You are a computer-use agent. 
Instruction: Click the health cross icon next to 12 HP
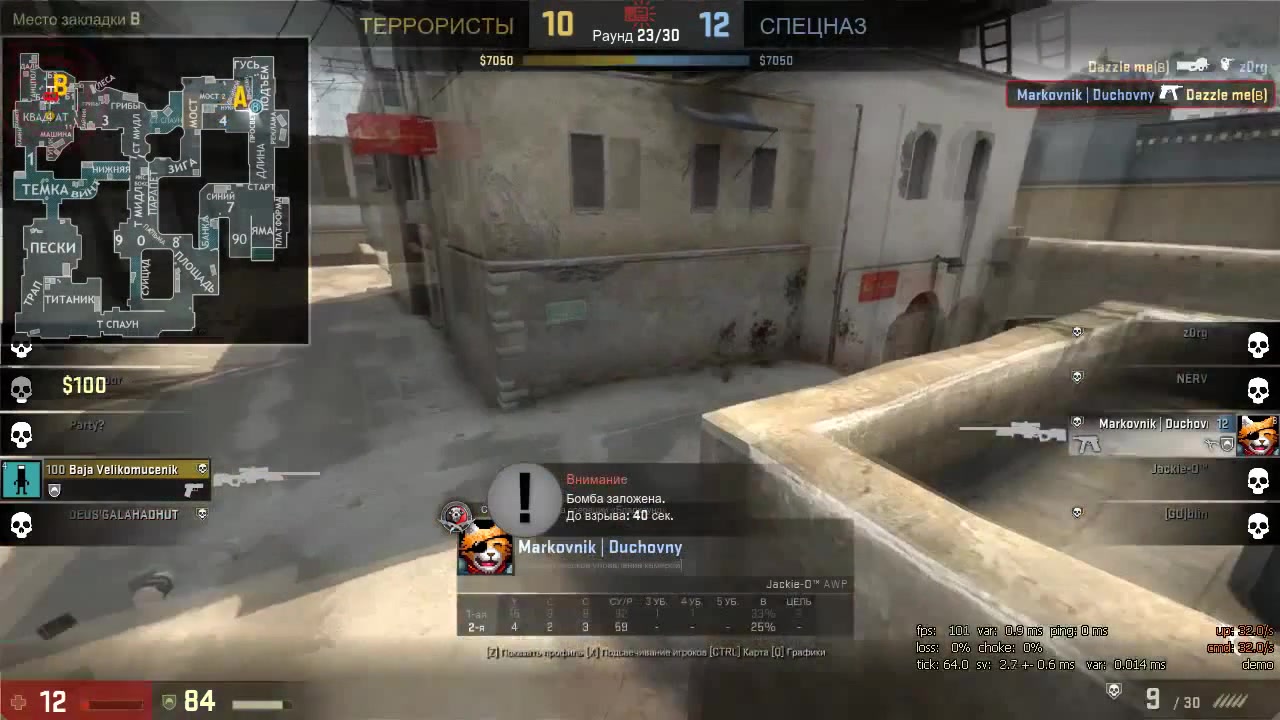[16, 702]
